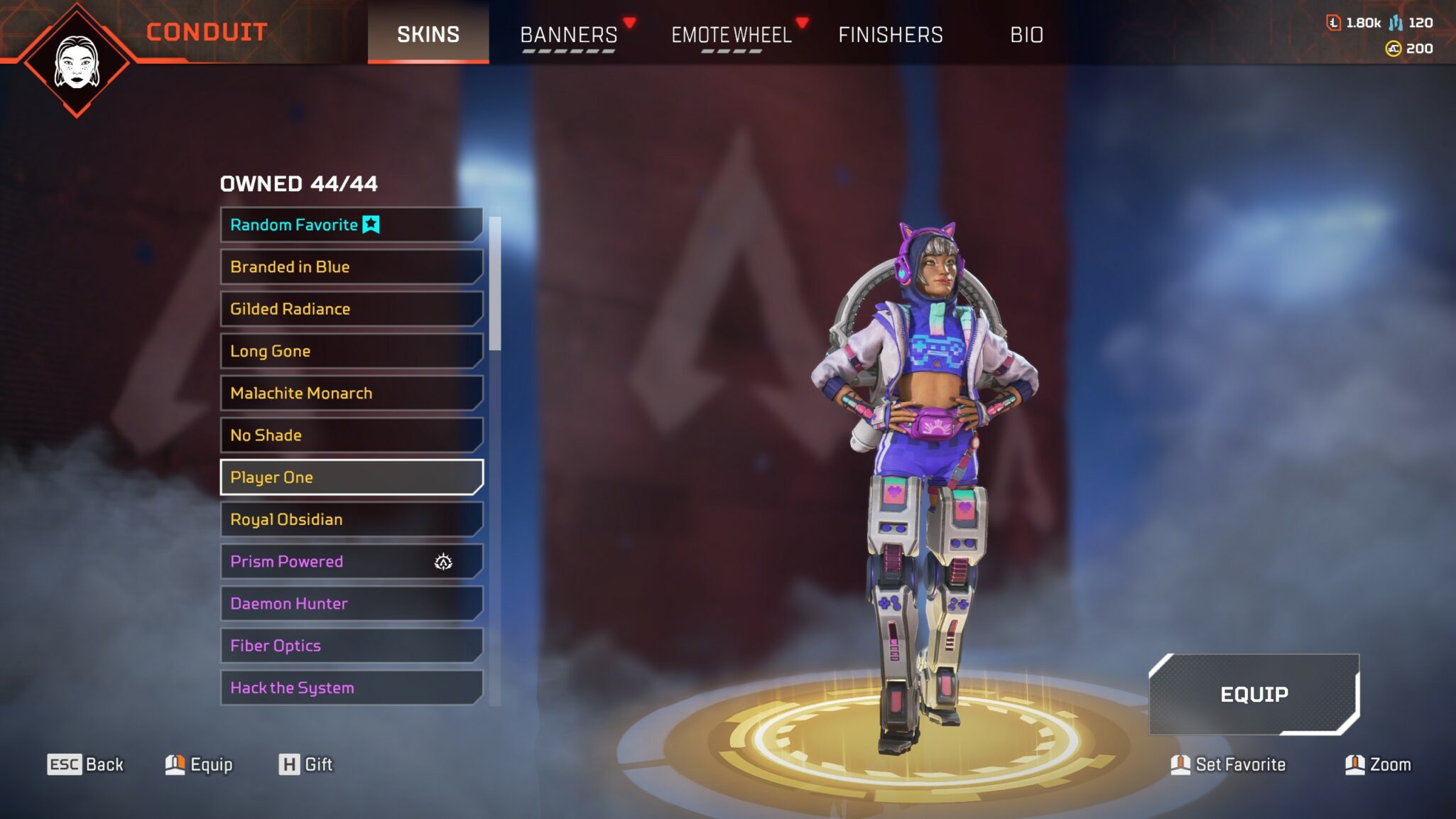Select the Skins tab
This screenshot has width=1456, height=819.
428,34
